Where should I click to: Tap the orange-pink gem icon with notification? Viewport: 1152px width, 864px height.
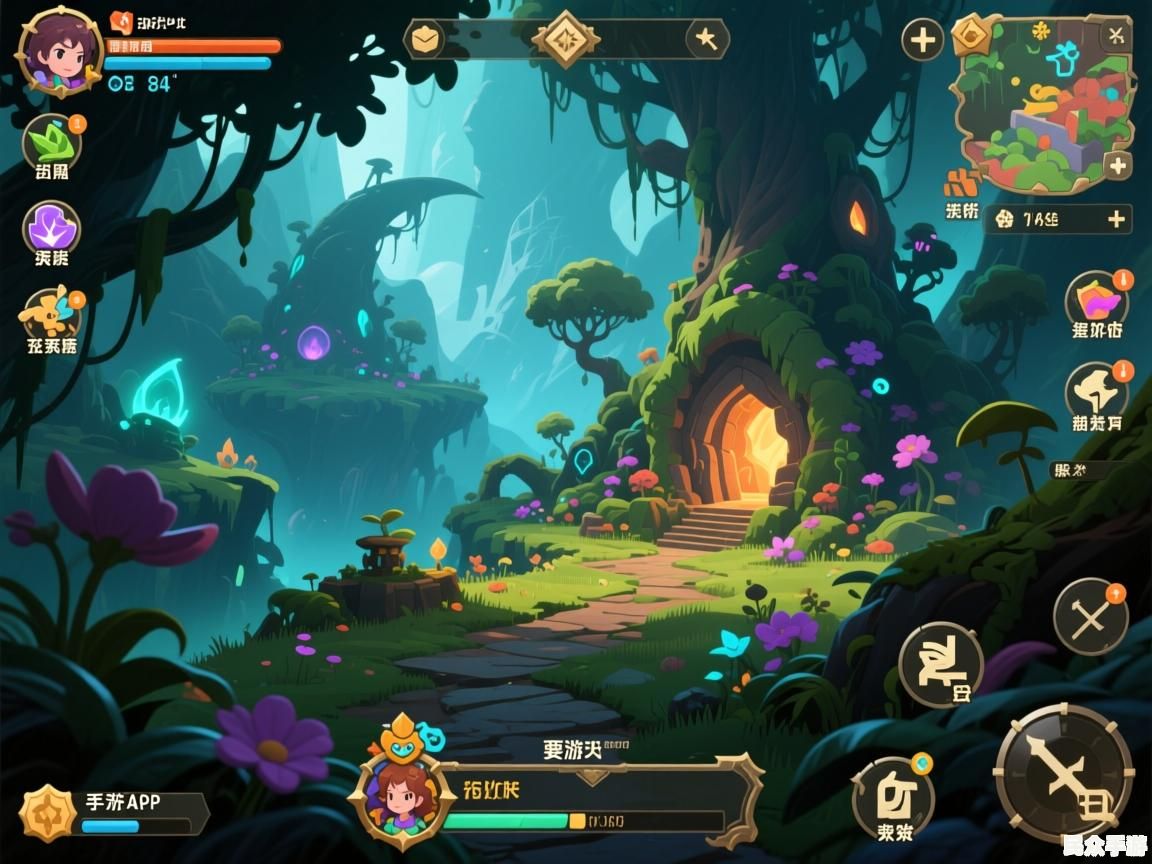point(1096,301)
